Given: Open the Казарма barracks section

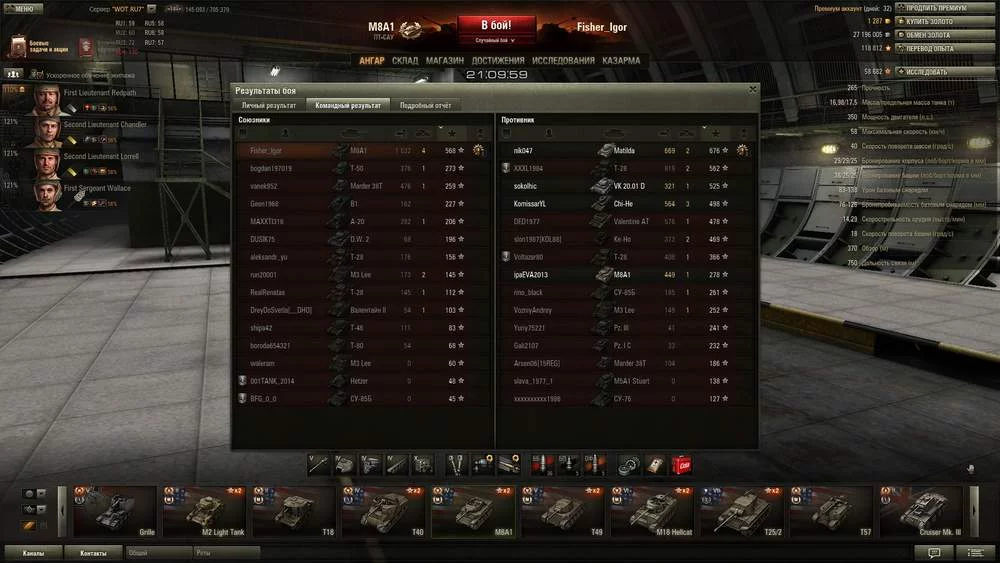Looking at the screenshot, I should point(621,60).
